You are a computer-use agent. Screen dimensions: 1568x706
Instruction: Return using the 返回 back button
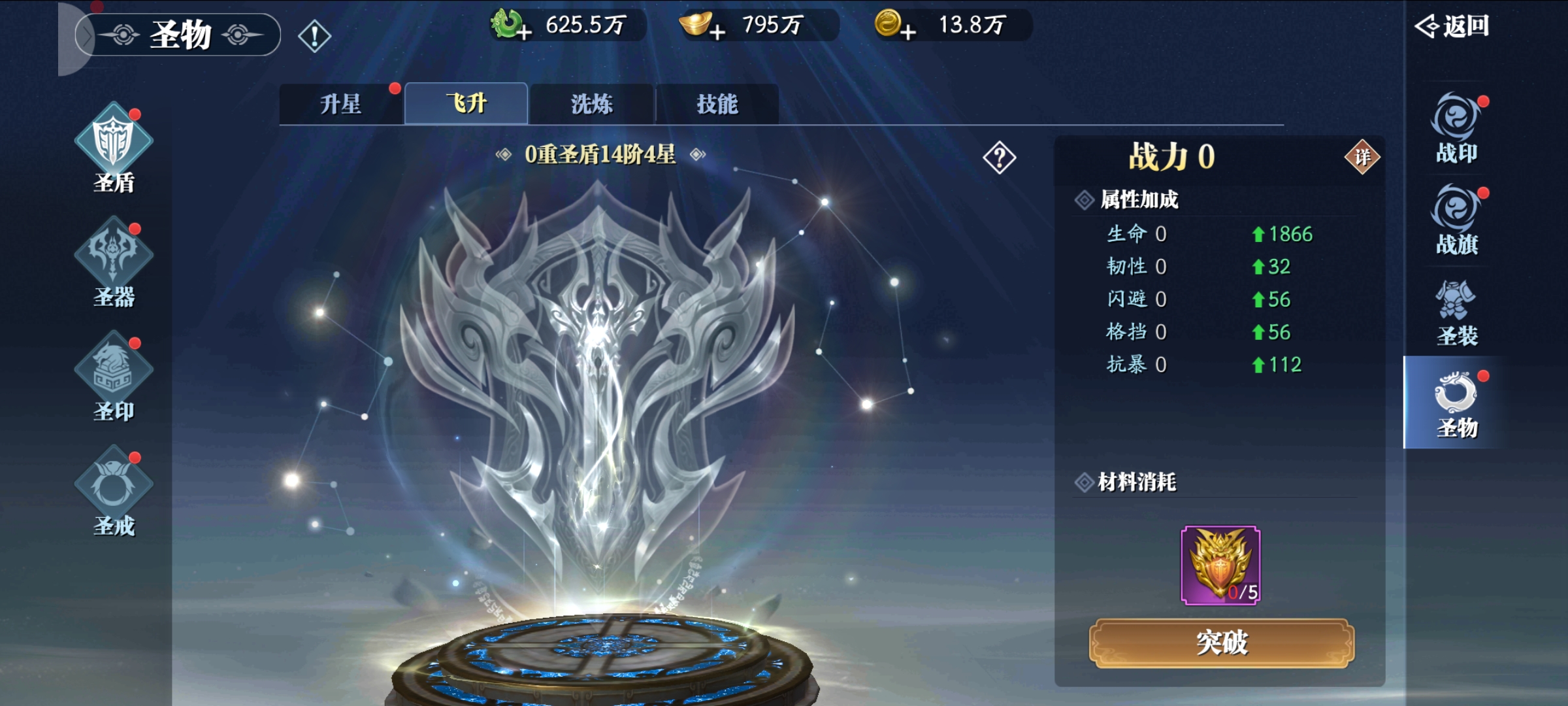click(1452, 26)
